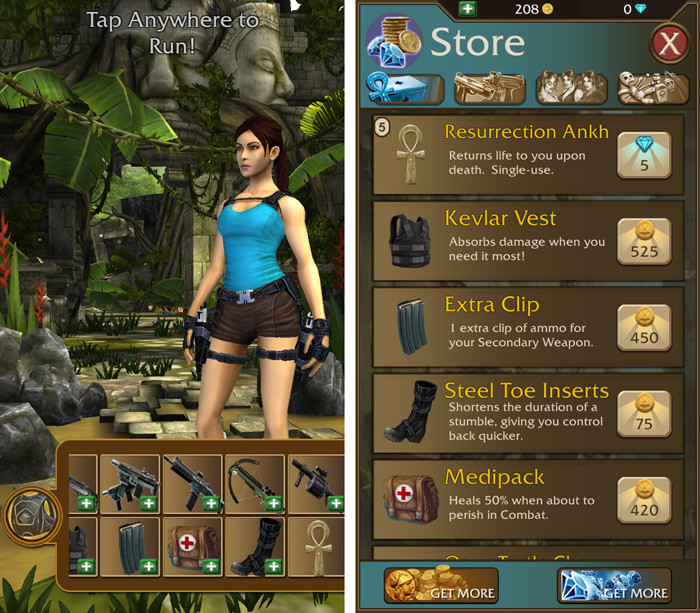Pick the black boot slot in inventory

255,547
